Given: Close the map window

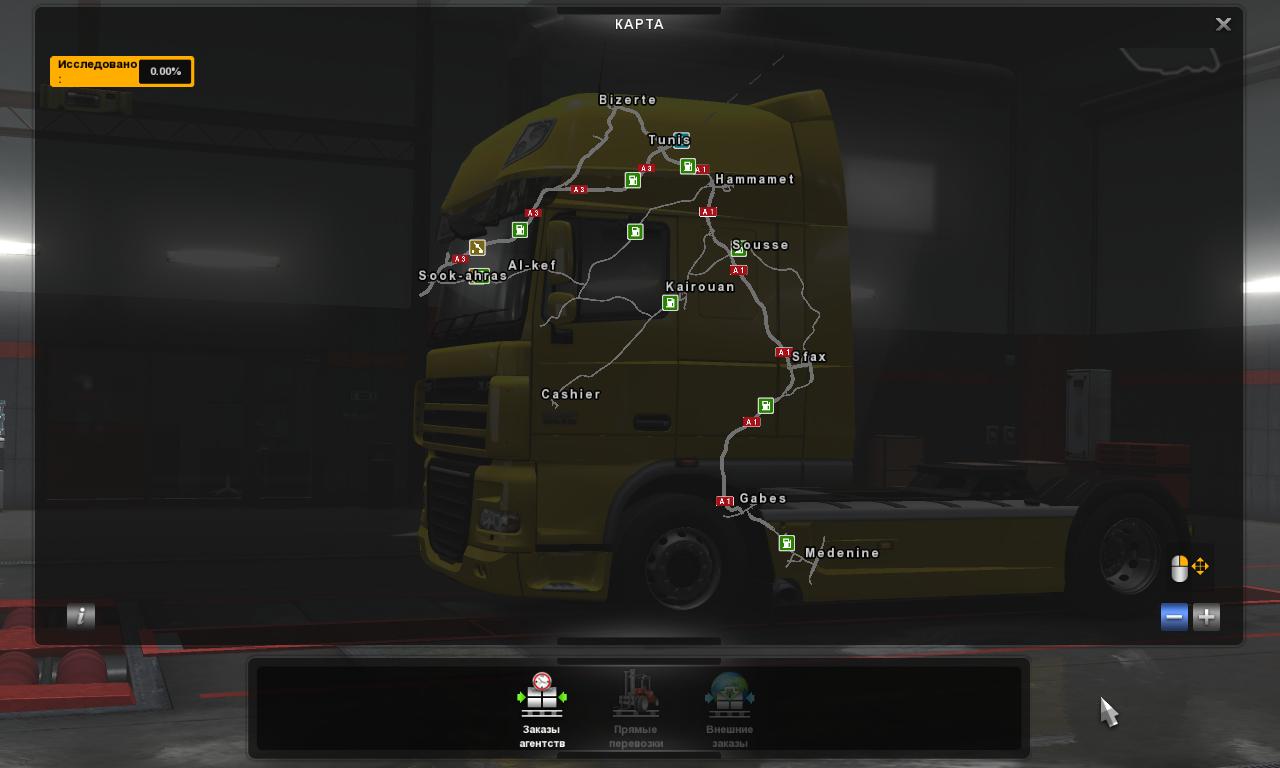Looking at the screenshot, I should coord(1223,25).
